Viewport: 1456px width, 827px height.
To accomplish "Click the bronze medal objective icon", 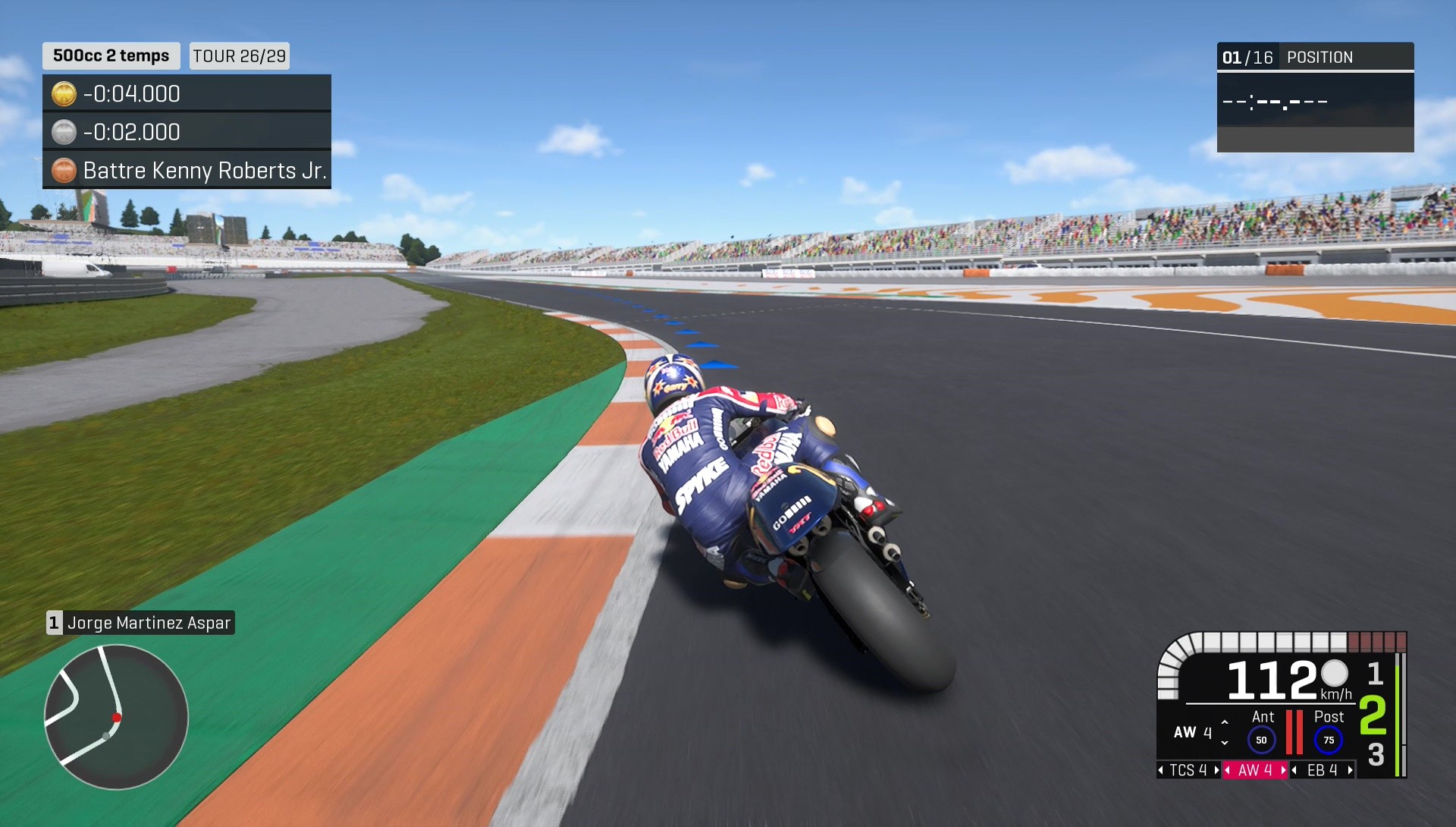I will [64, 170].
